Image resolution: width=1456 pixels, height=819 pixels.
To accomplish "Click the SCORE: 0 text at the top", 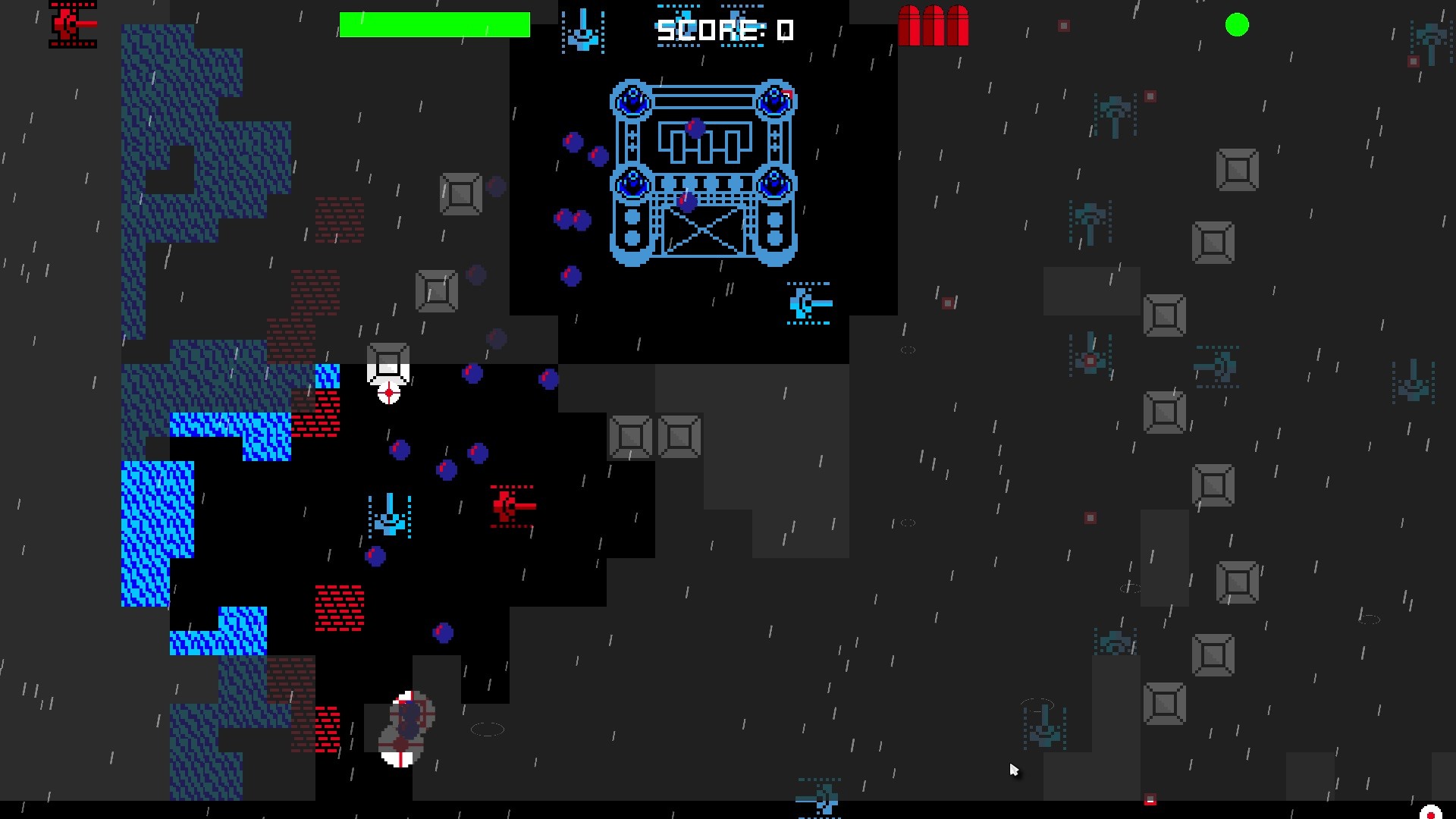I will [x=723, y=29].
